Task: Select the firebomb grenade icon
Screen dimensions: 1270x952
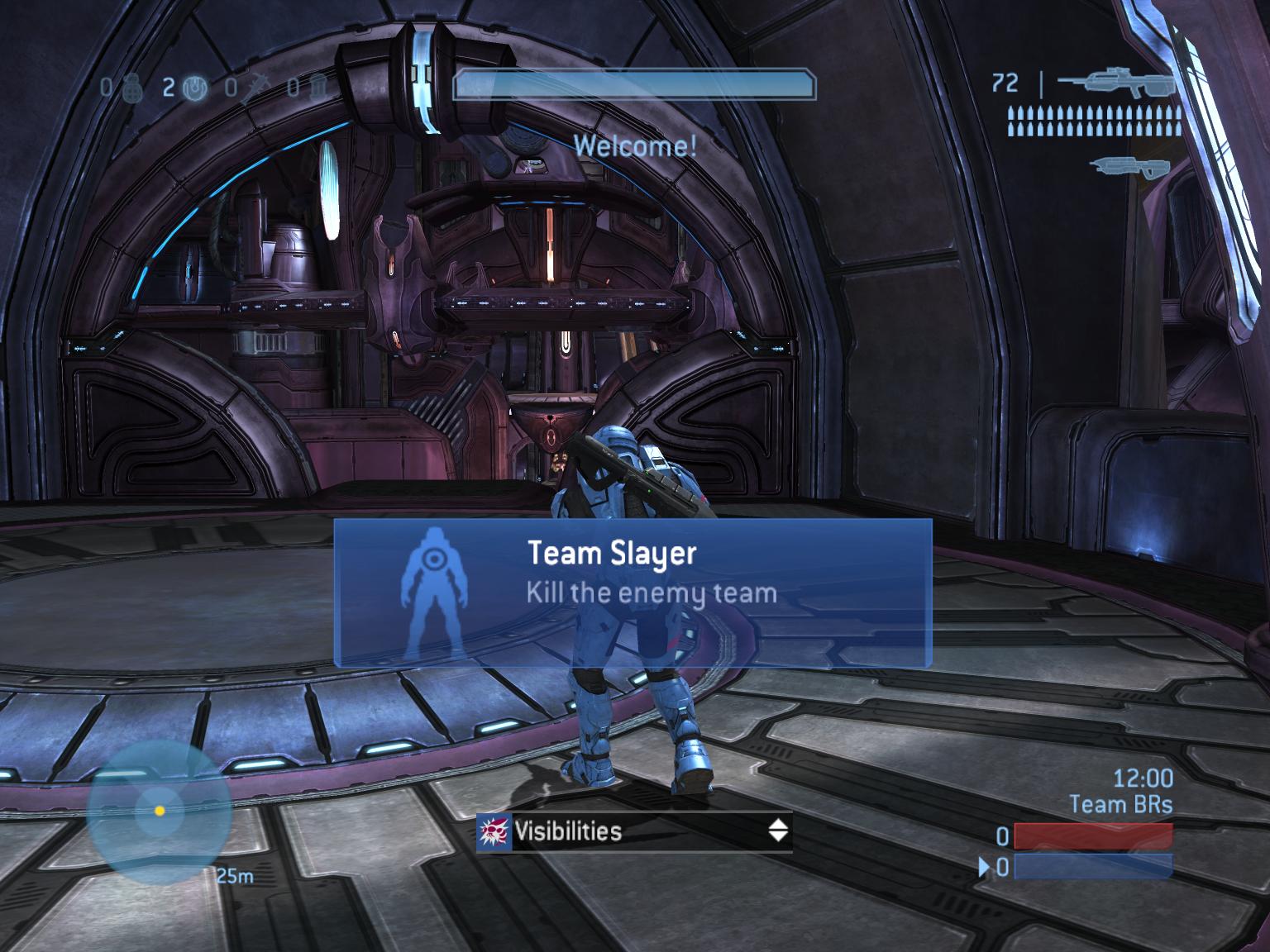Action: [x=318, y=88]
